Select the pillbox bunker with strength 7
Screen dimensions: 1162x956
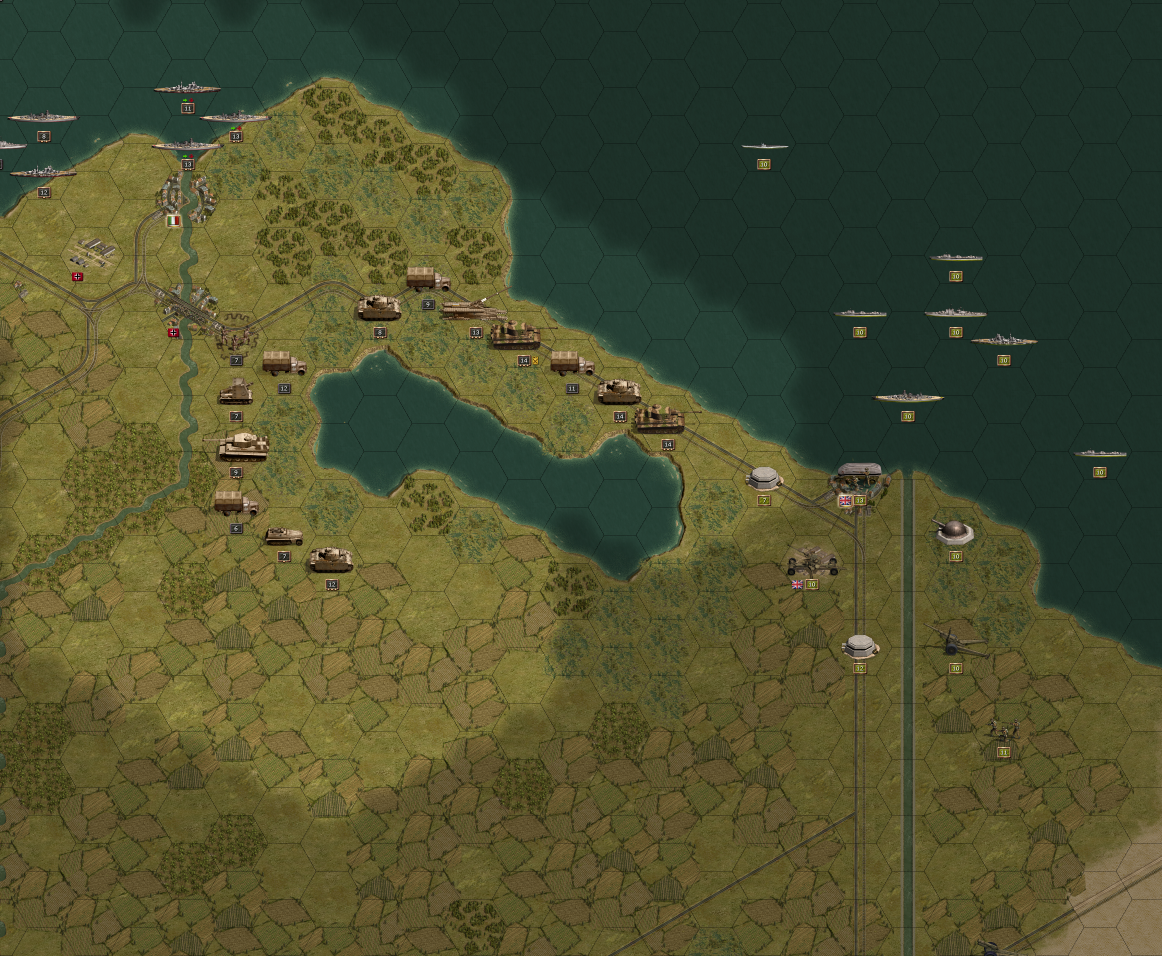point(764,478)
